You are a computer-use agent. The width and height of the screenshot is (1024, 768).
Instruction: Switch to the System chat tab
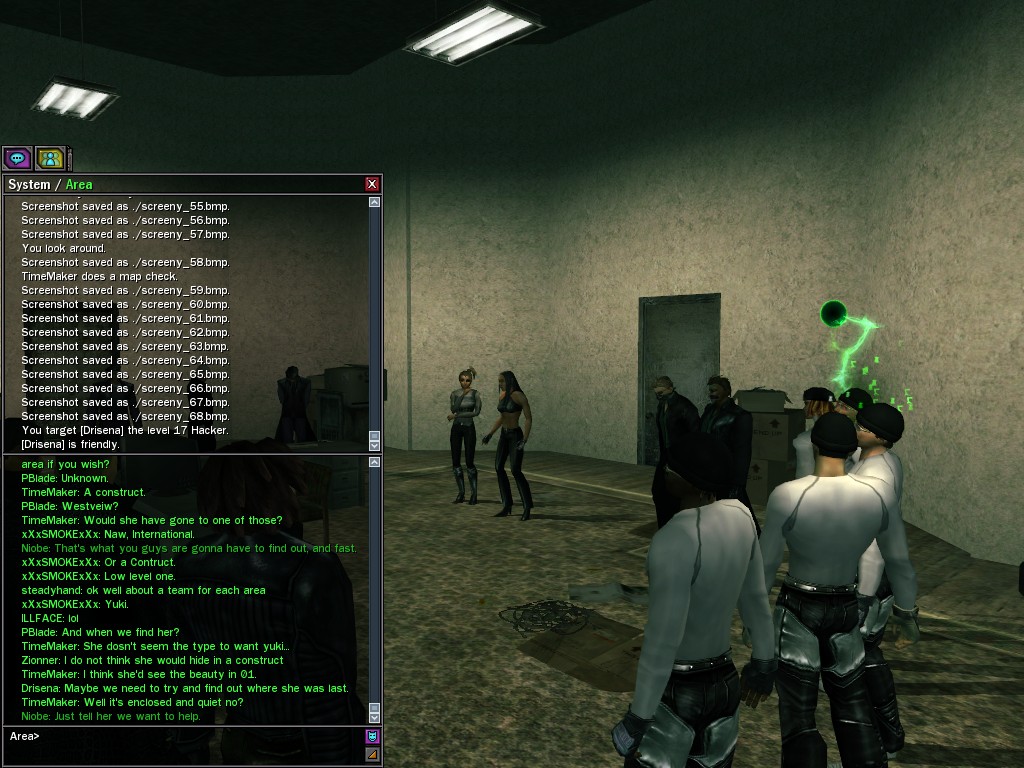coord(28,185)
